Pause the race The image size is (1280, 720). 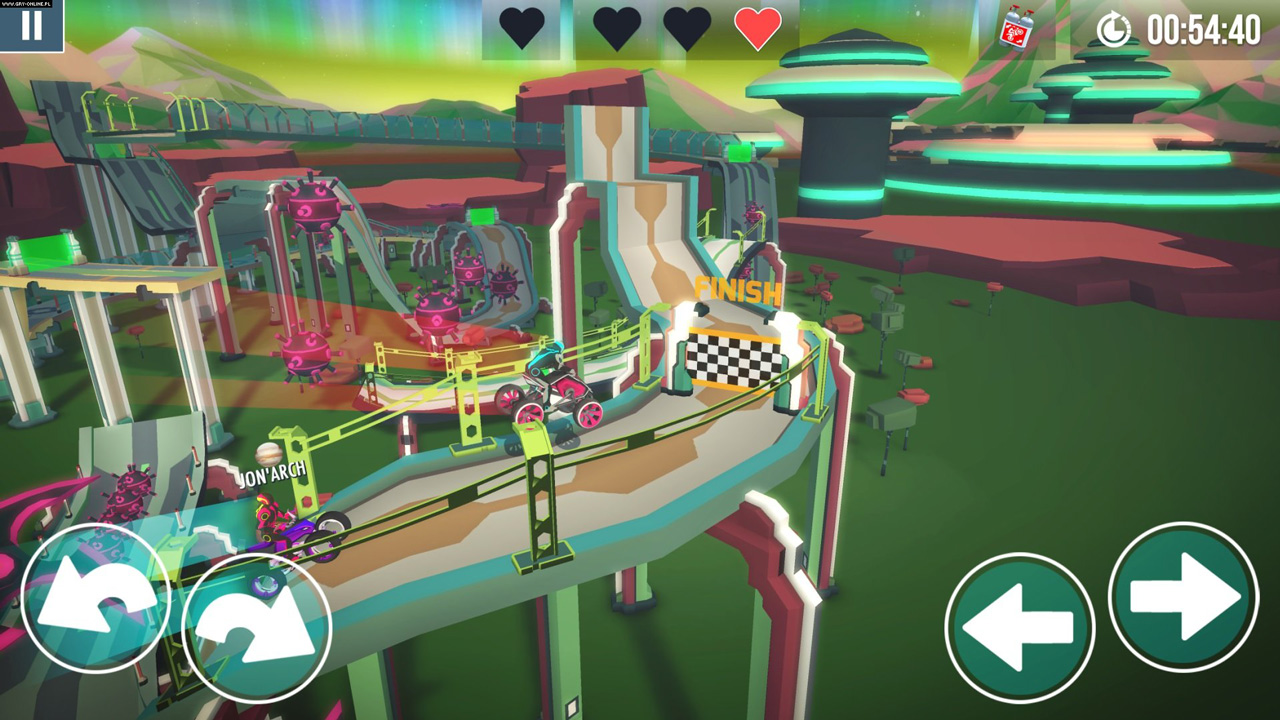[x=31, y=24]
